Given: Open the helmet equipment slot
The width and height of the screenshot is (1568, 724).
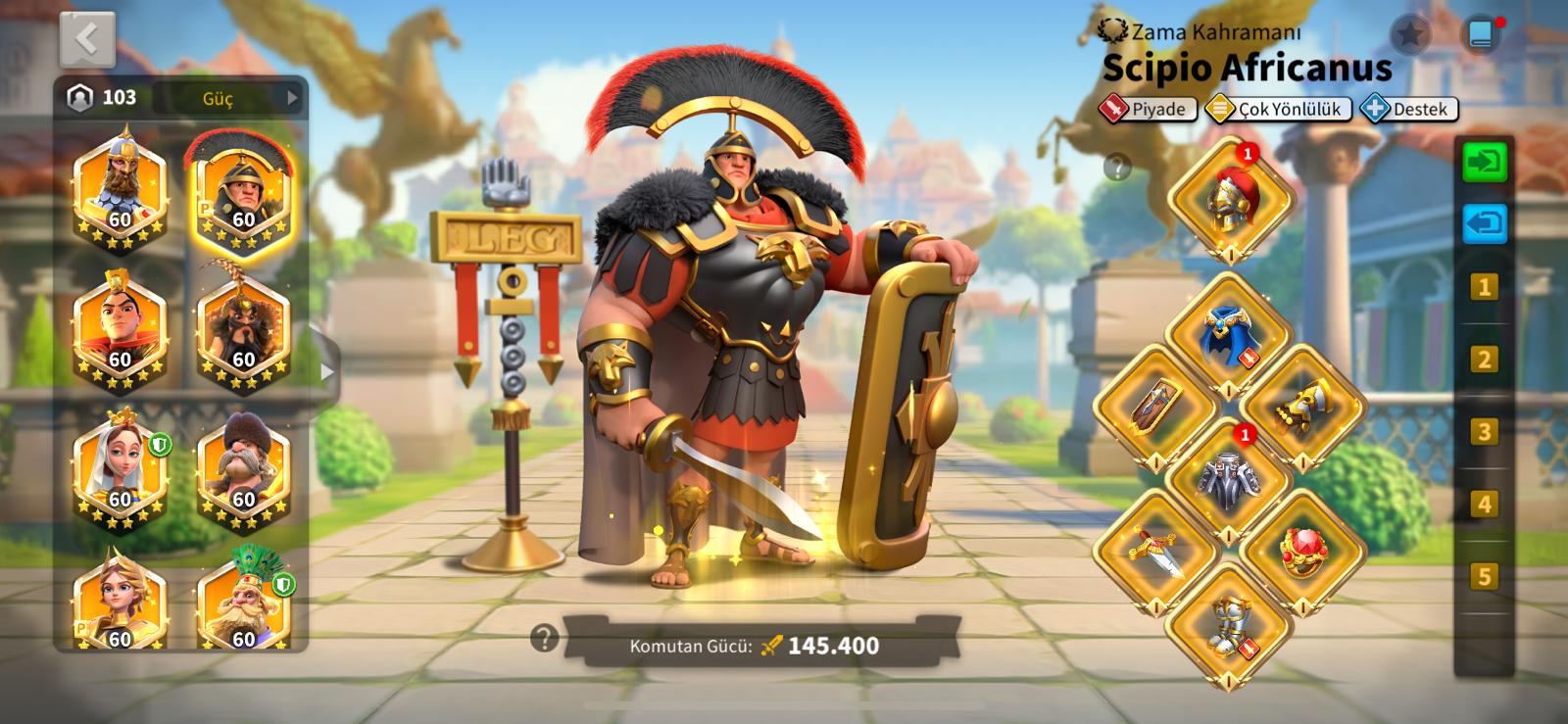Looking at the screenshot, I should tap(1231, 199).
